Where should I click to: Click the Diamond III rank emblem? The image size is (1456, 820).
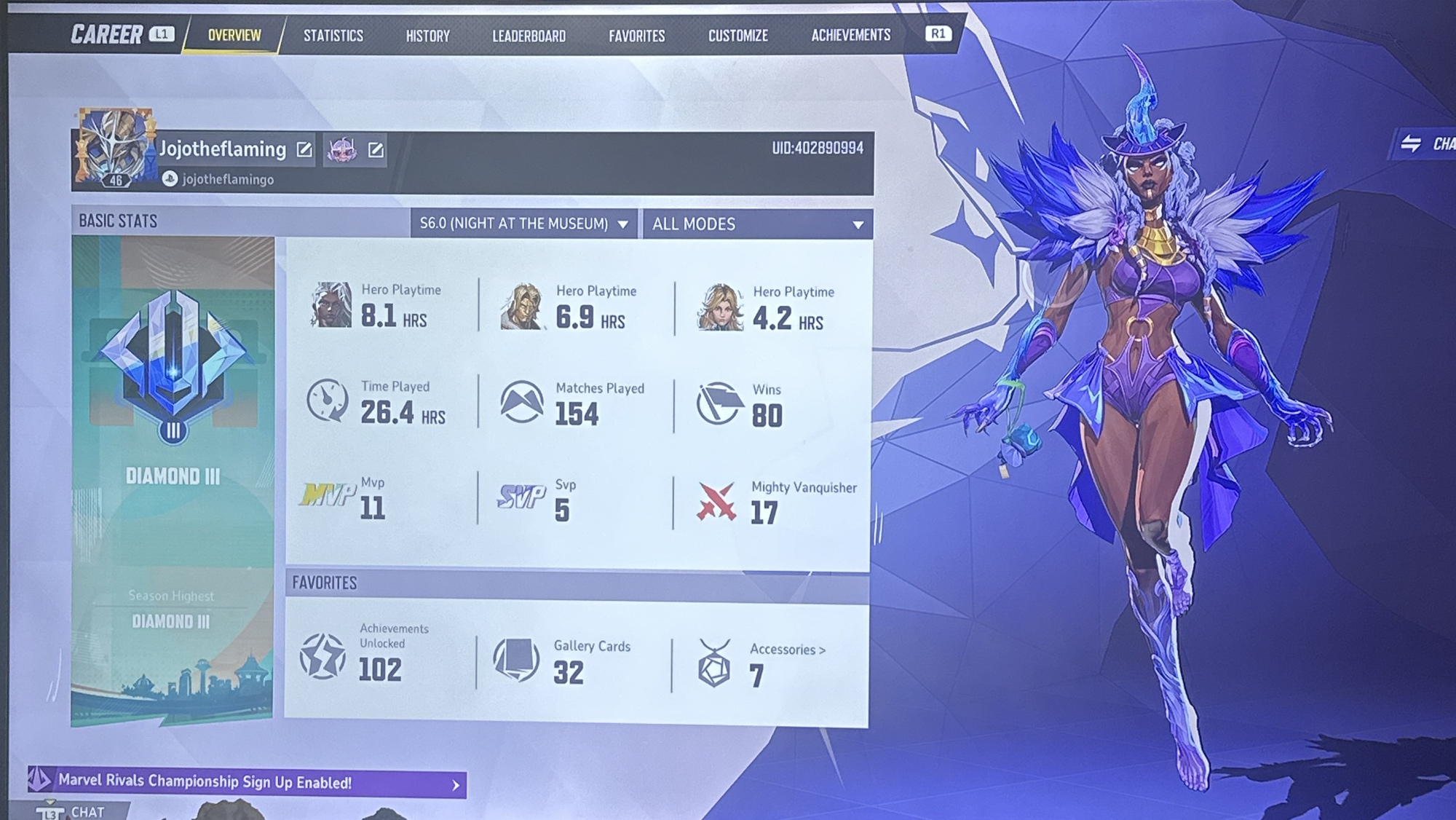[173, 363]
